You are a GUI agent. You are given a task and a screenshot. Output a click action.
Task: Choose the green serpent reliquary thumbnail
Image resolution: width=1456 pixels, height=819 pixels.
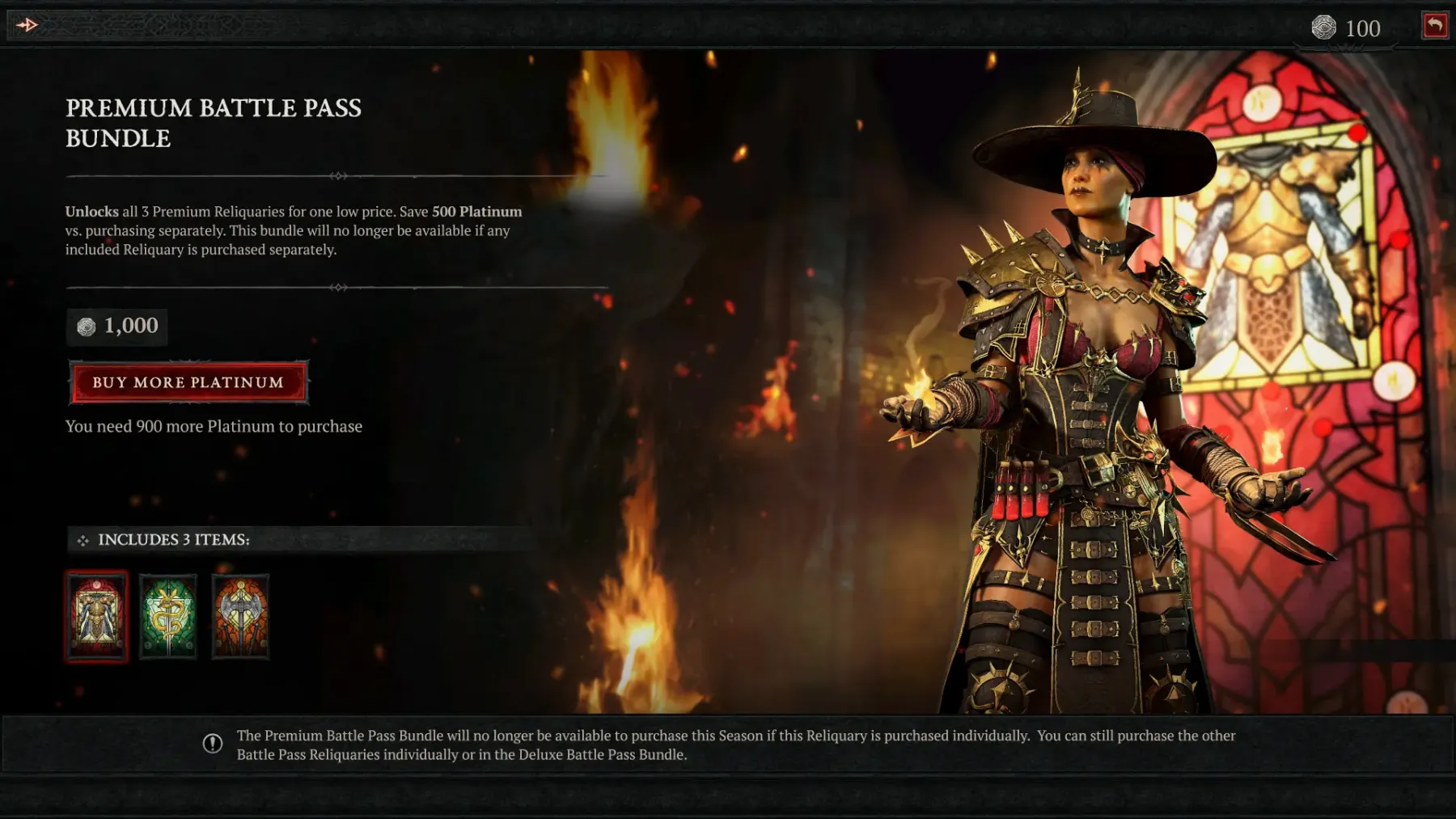pyautogui.click(x=168, y=617)
